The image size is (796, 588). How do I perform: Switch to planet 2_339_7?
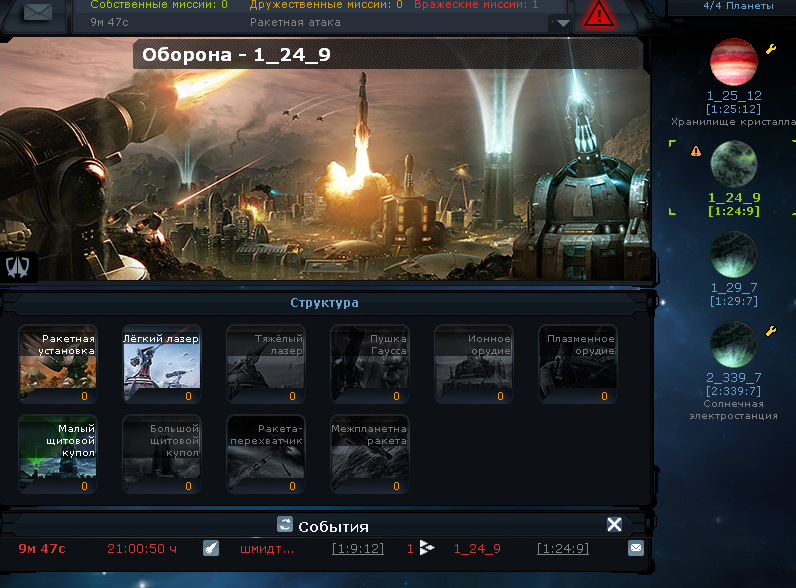point(733,344)
